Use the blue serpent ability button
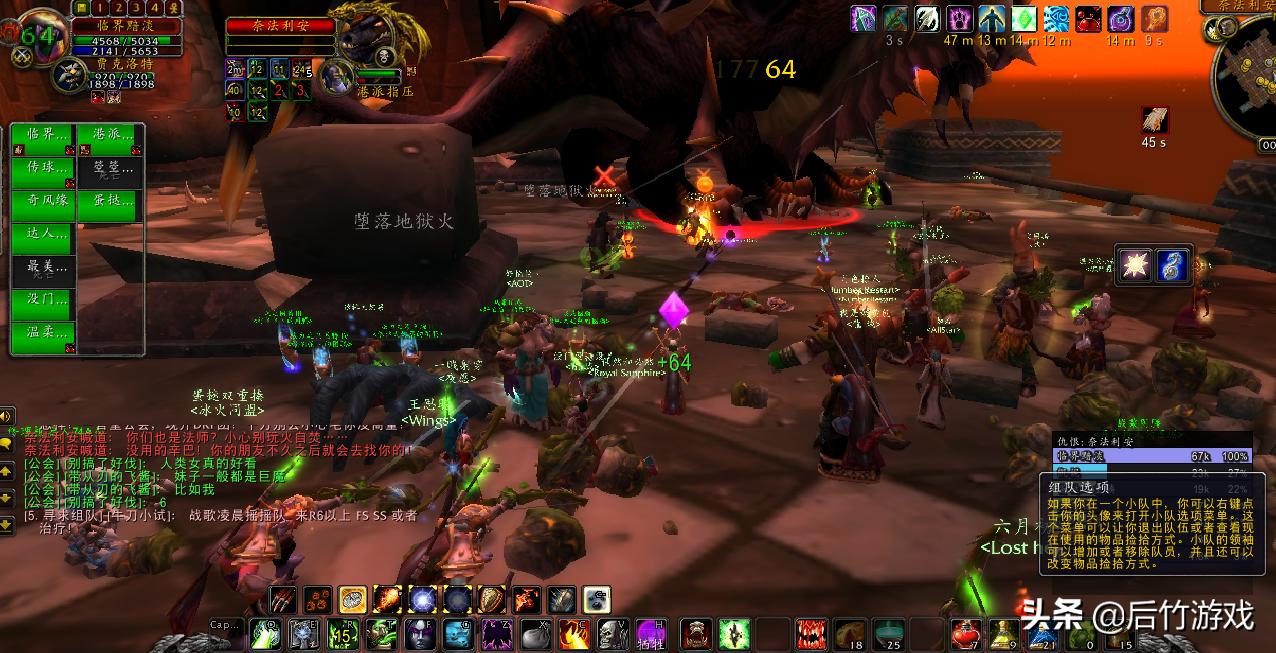Viewport: 1276px width, 653px height. (1172, 266)
